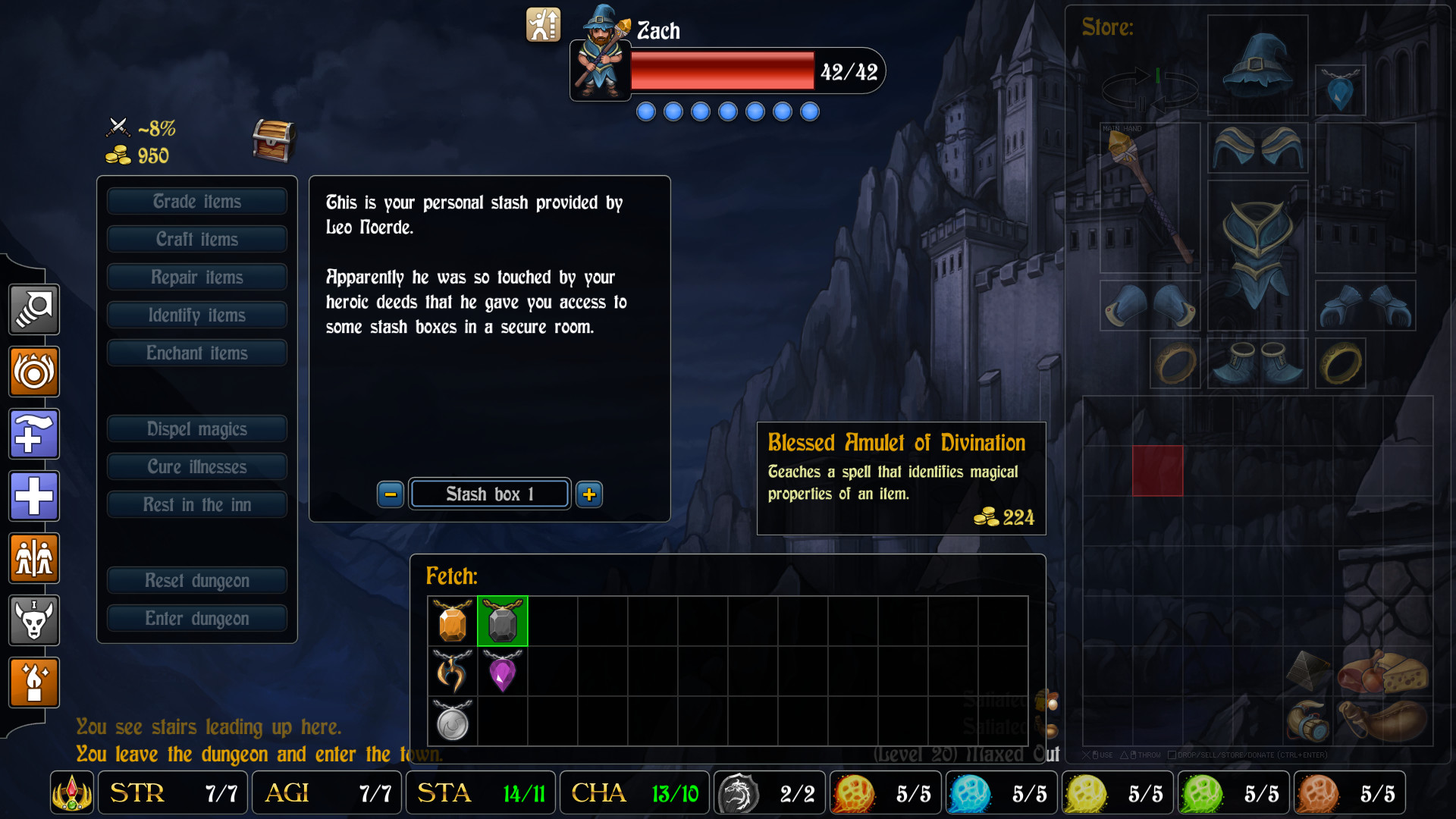Click the plus next to Stash box 1
The width and height of the screenshot is (1456, 819).
[589, 494]
